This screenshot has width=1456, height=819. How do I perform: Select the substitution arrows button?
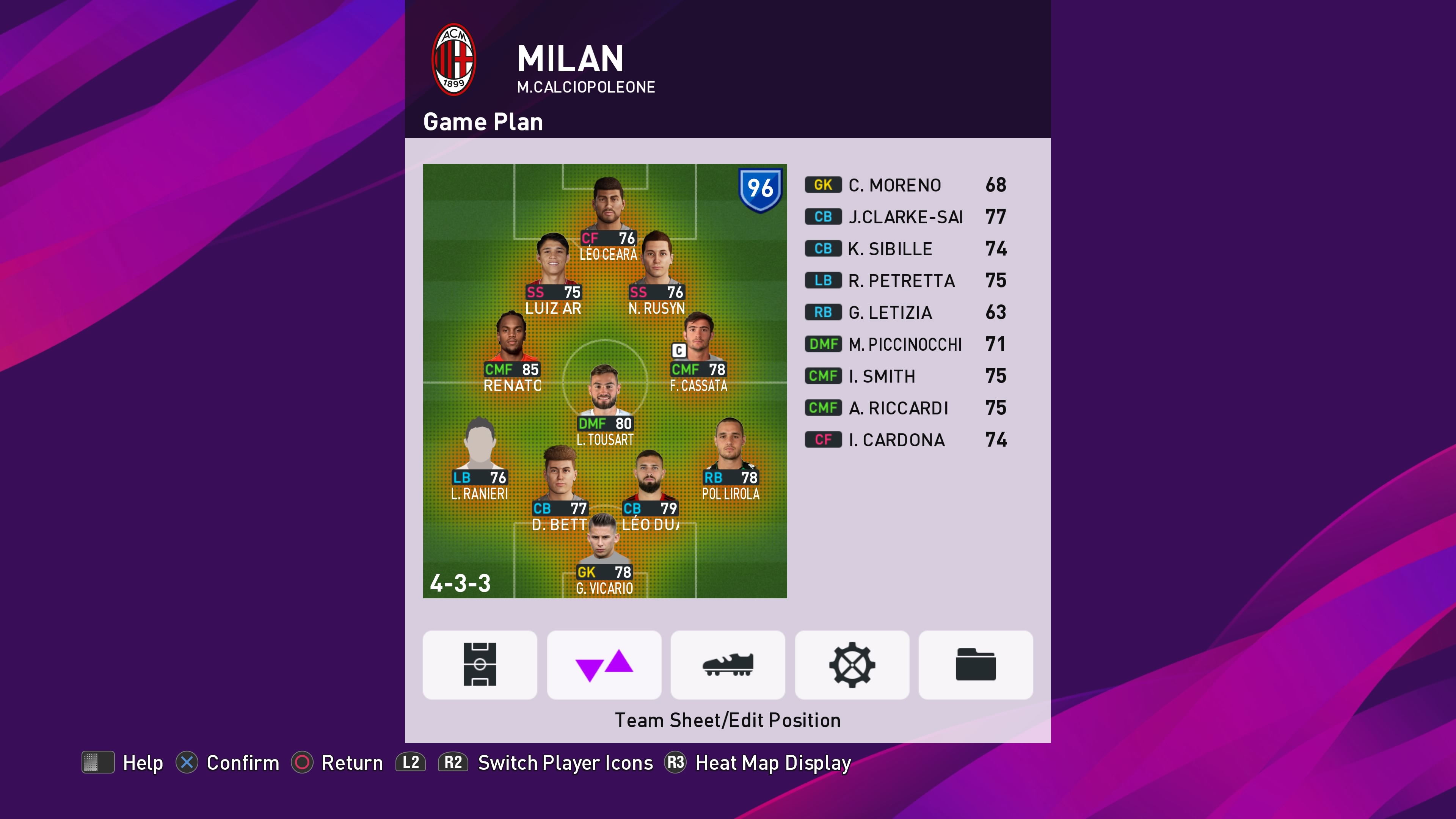click(x=604, y=665)
